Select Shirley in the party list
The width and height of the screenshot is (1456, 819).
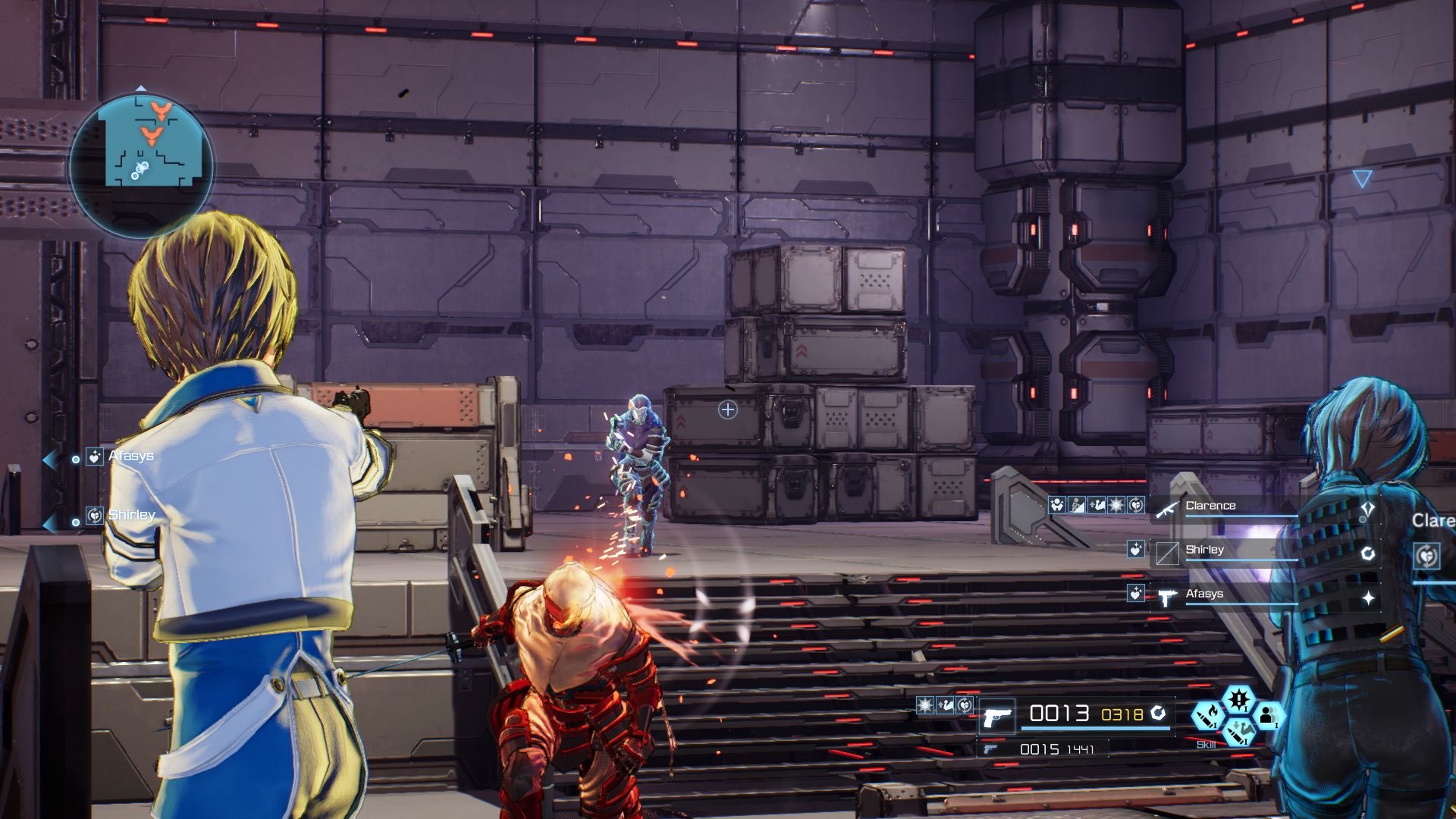1204,550
